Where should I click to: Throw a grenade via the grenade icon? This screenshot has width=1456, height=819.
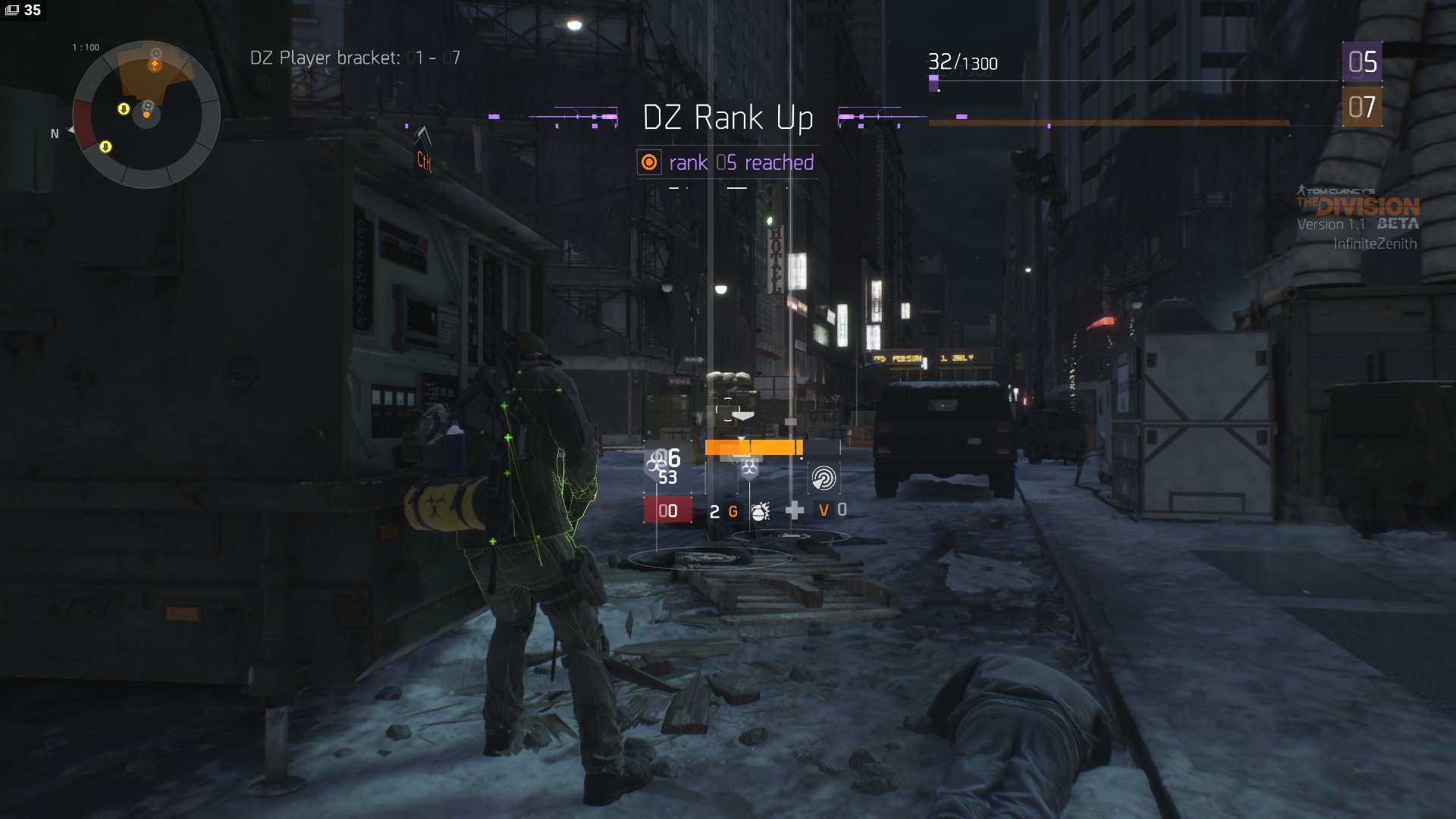point(760,512)
